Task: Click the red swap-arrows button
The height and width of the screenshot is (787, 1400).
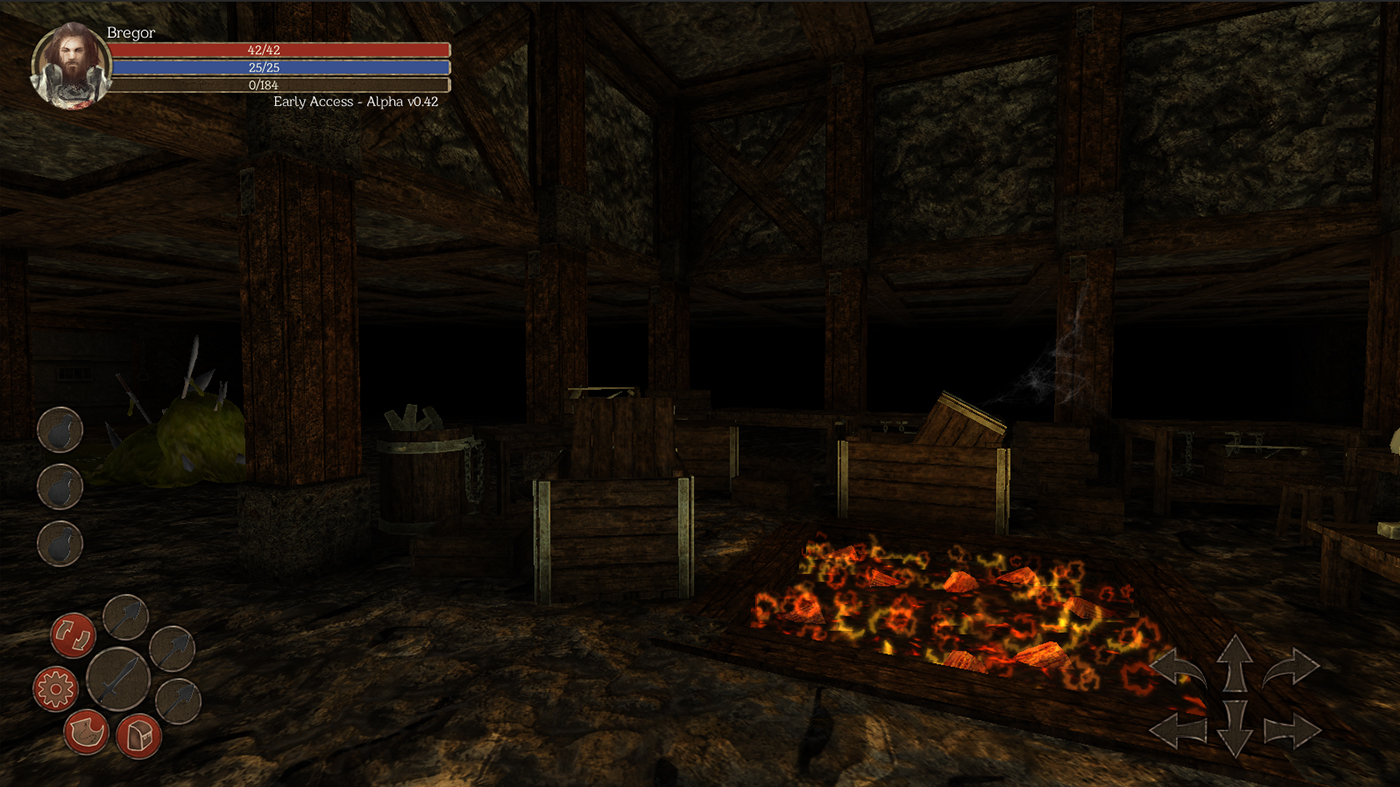Action: pos(73,636)
